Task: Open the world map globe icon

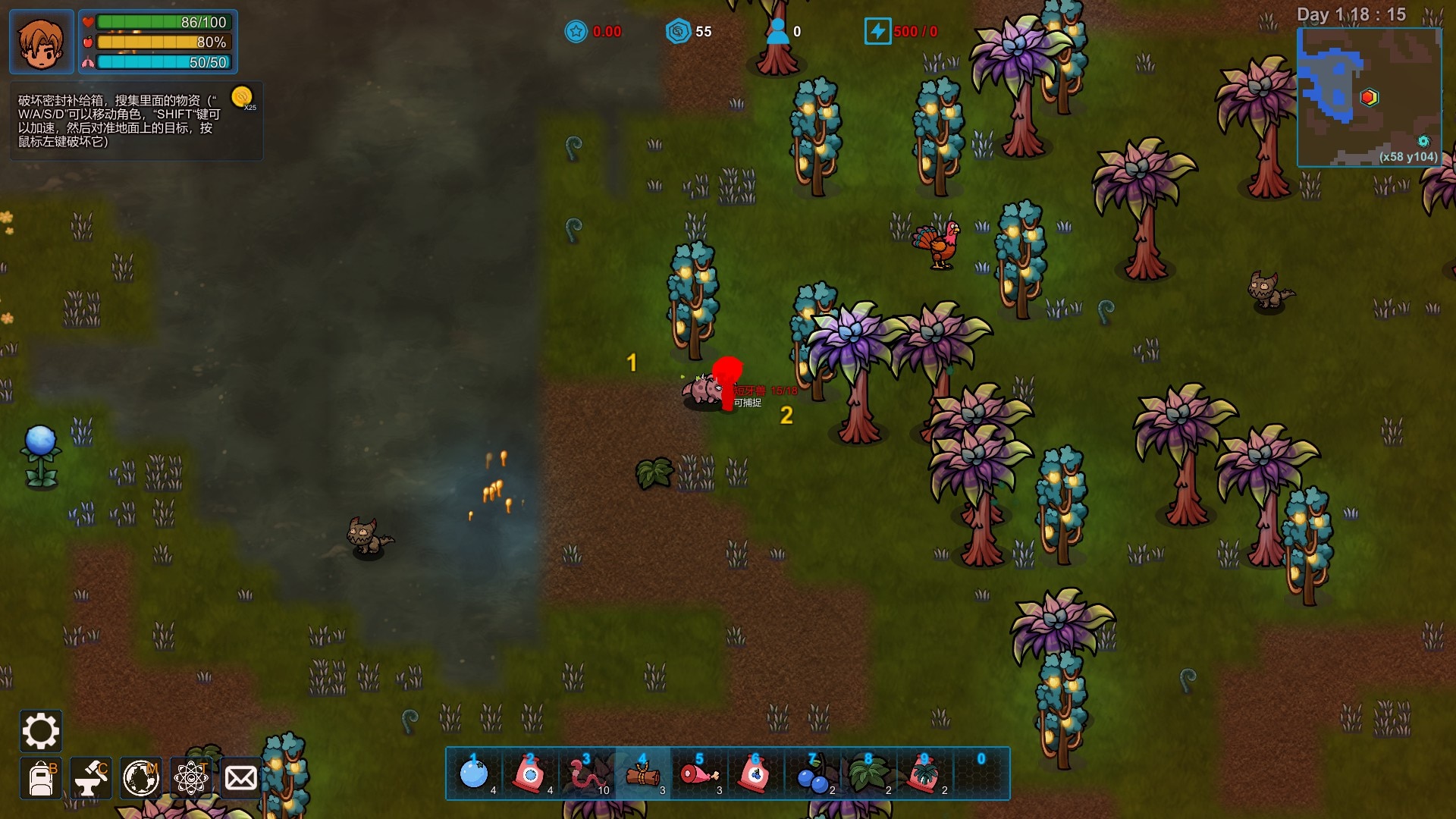Action: (141, 779)
